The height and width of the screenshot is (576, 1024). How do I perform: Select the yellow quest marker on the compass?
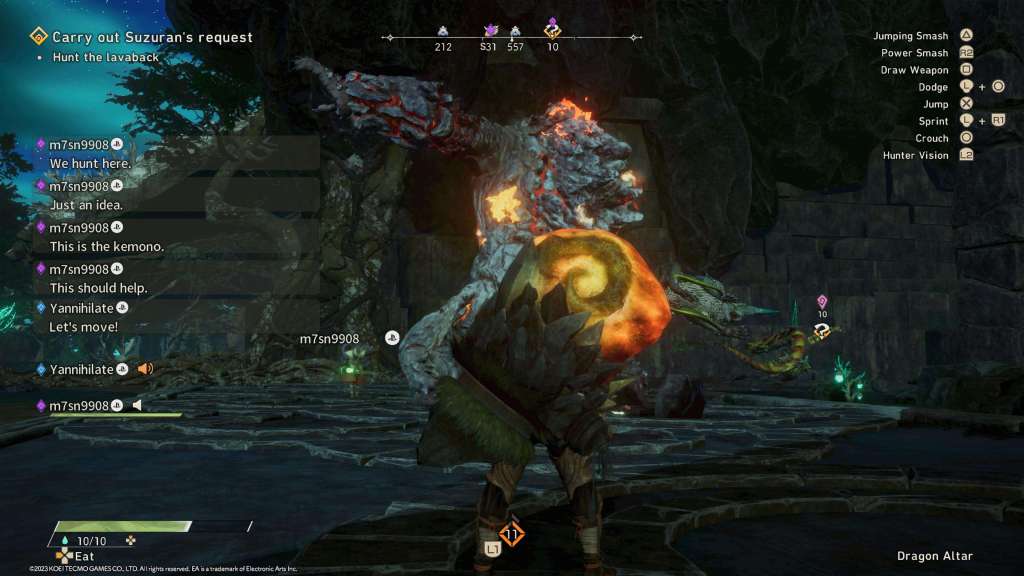[x=552, y=29]
